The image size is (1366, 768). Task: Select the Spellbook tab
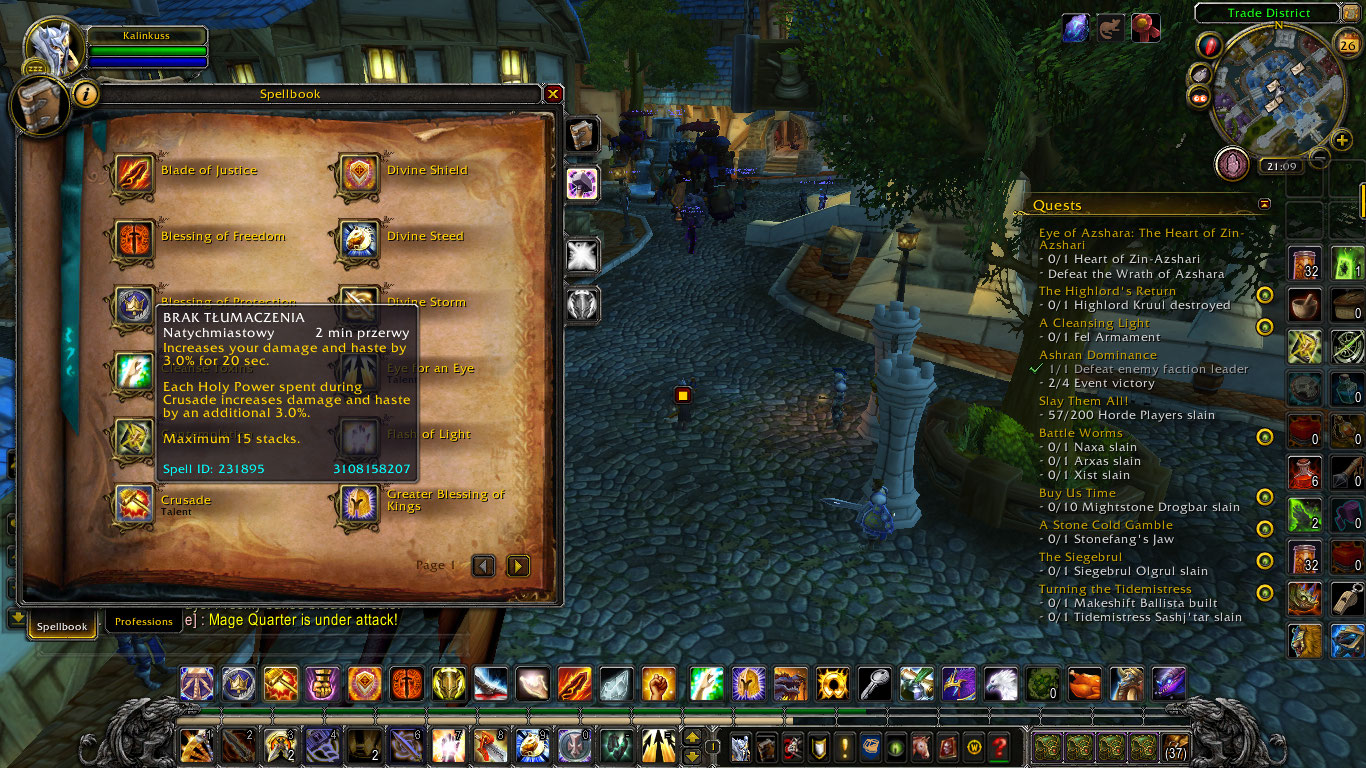(61, 625)
